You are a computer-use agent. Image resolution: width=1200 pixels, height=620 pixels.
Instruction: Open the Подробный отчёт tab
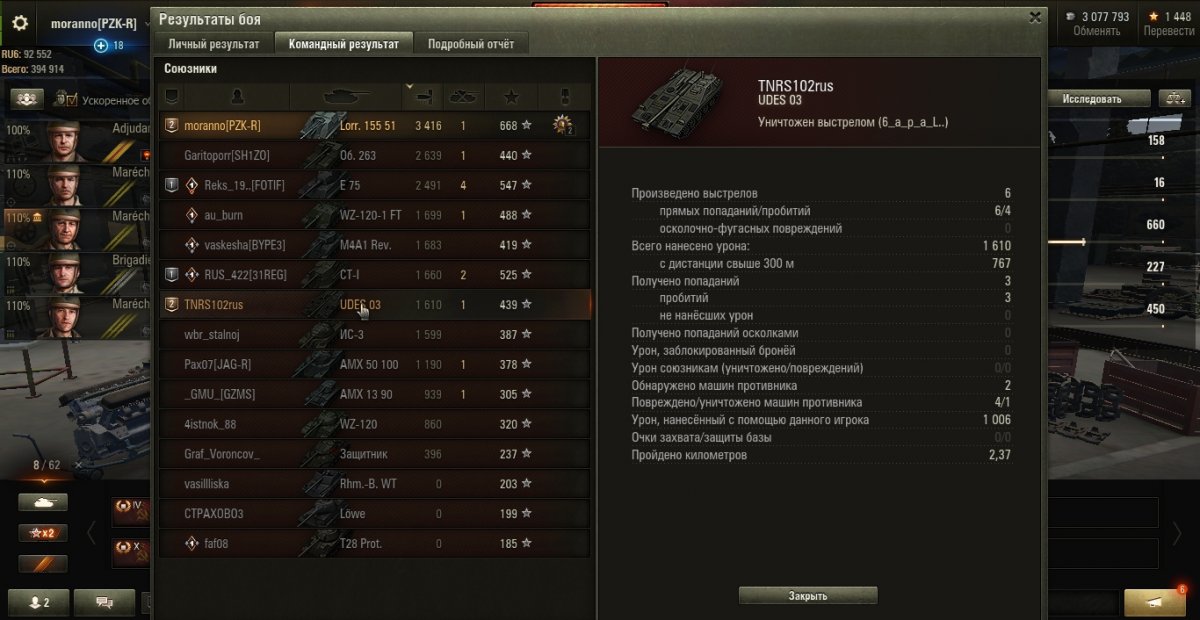[x=470, y=44]
